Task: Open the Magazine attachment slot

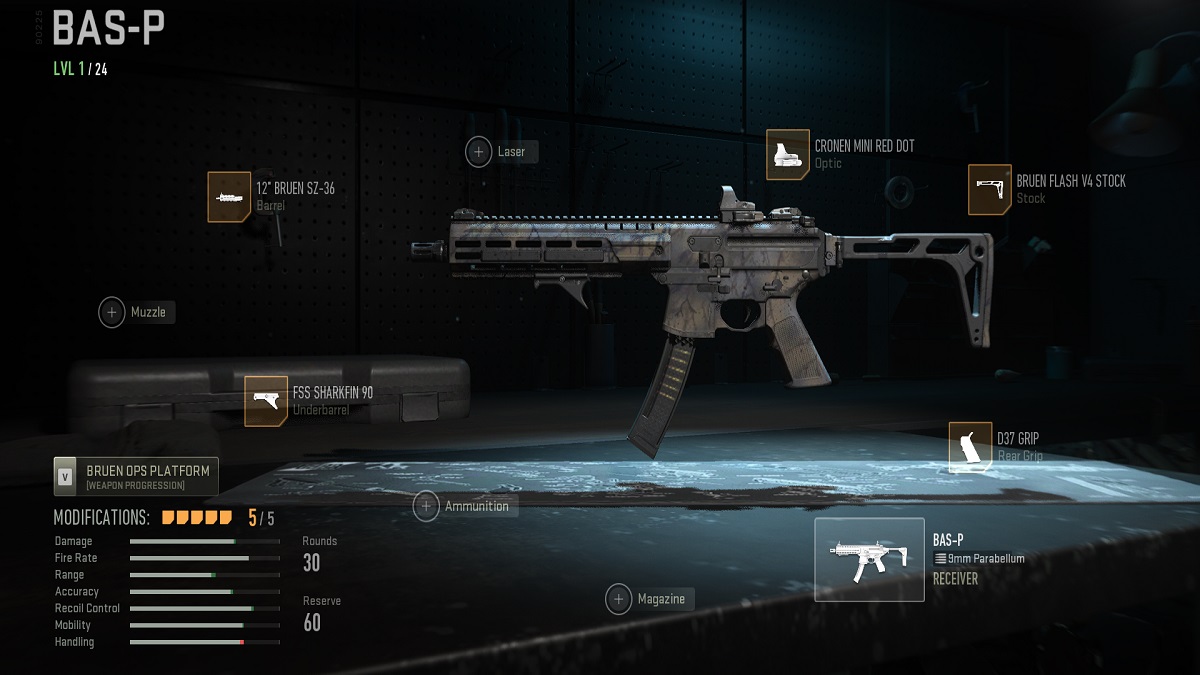Action: (x=619, y=599)
